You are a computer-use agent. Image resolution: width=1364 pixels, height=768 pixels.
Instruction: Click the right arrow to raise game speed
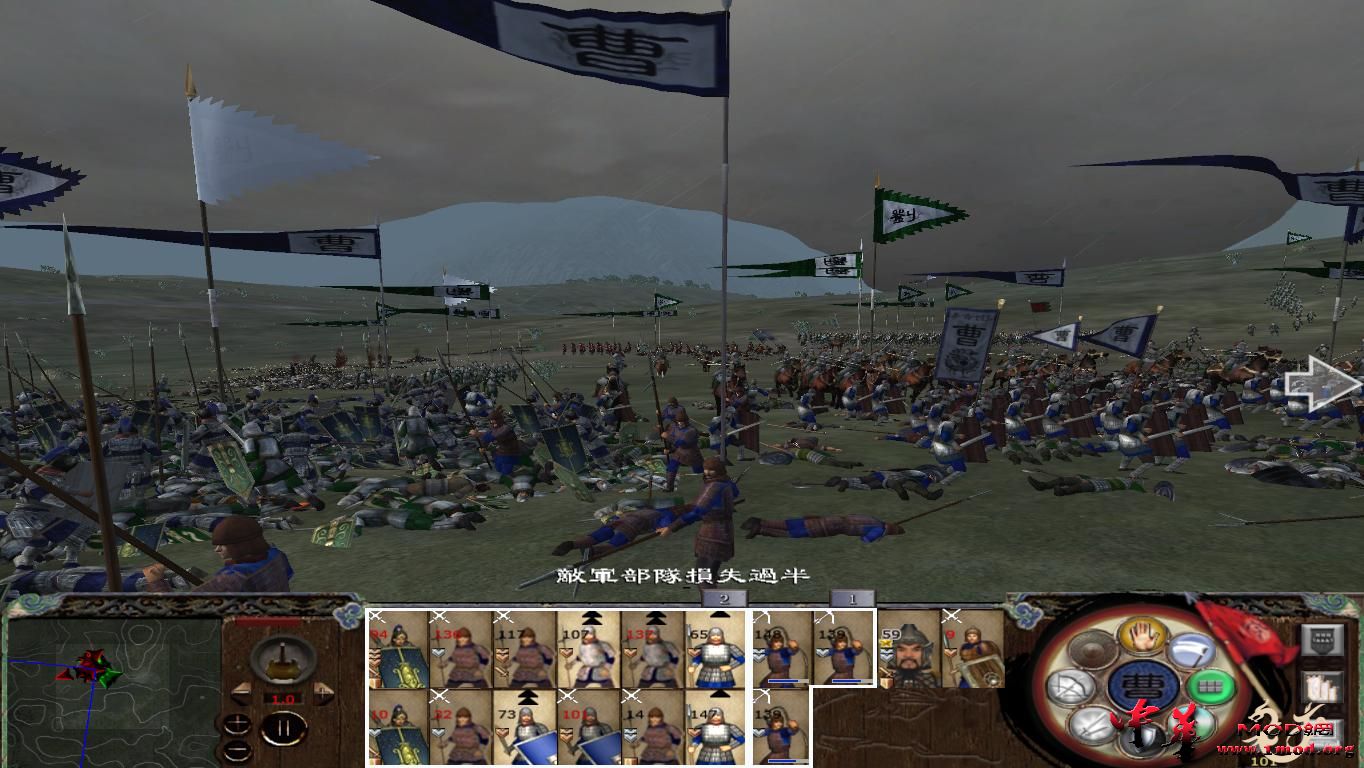tap(322, 691)
